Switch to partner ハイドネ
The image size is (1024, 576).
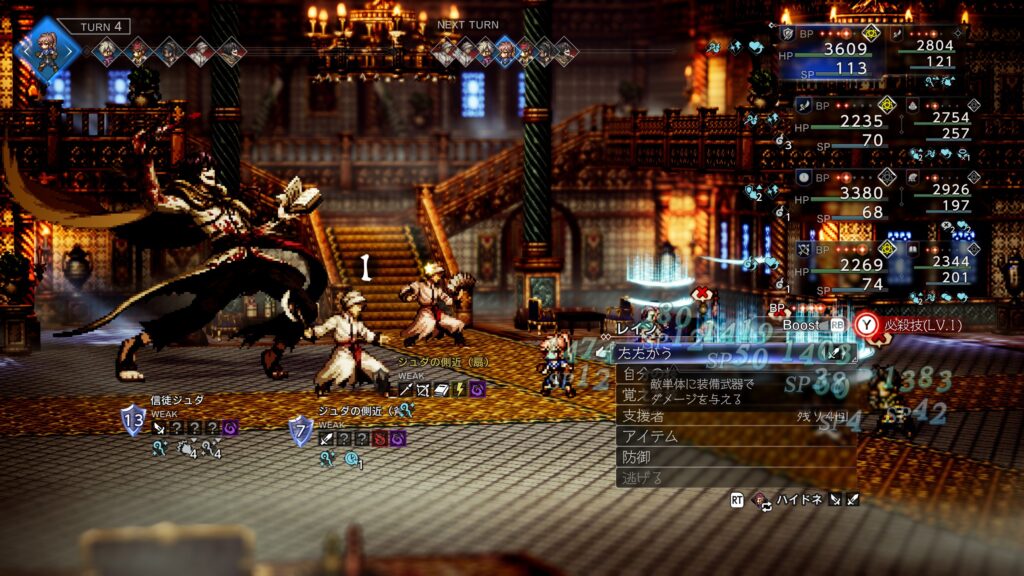pyautogui.click(x=798, y=499)
